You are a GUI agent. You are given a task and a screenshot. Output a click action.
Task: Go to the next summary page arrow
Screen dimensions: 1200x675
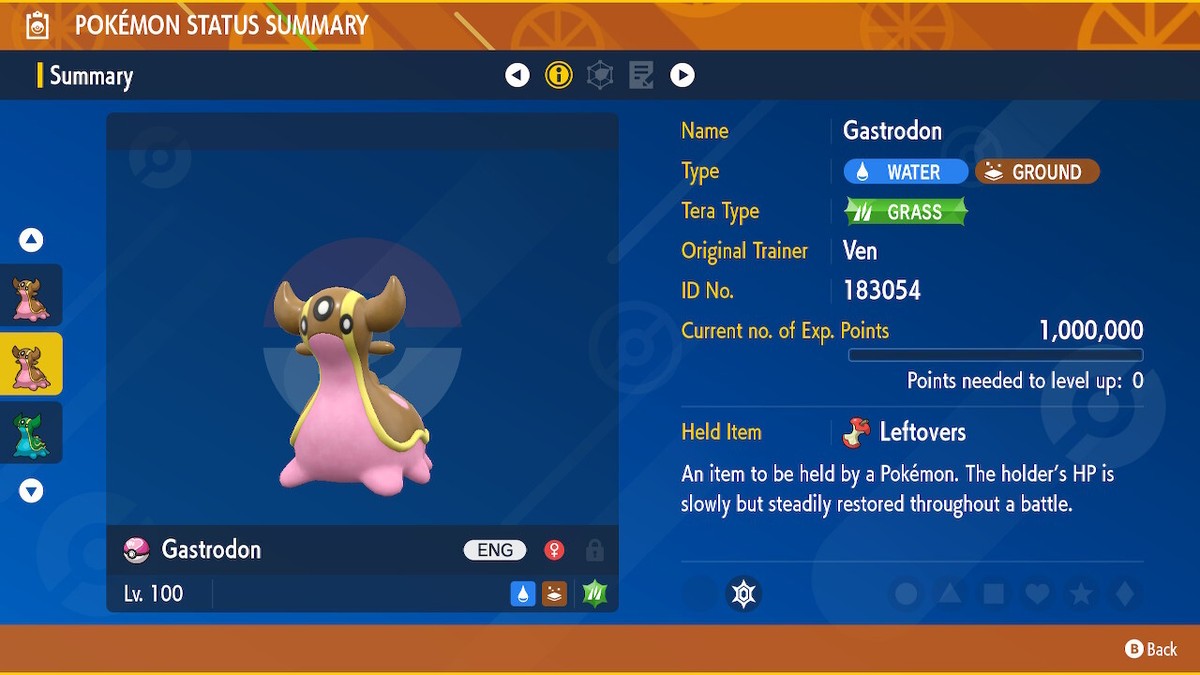682,75
